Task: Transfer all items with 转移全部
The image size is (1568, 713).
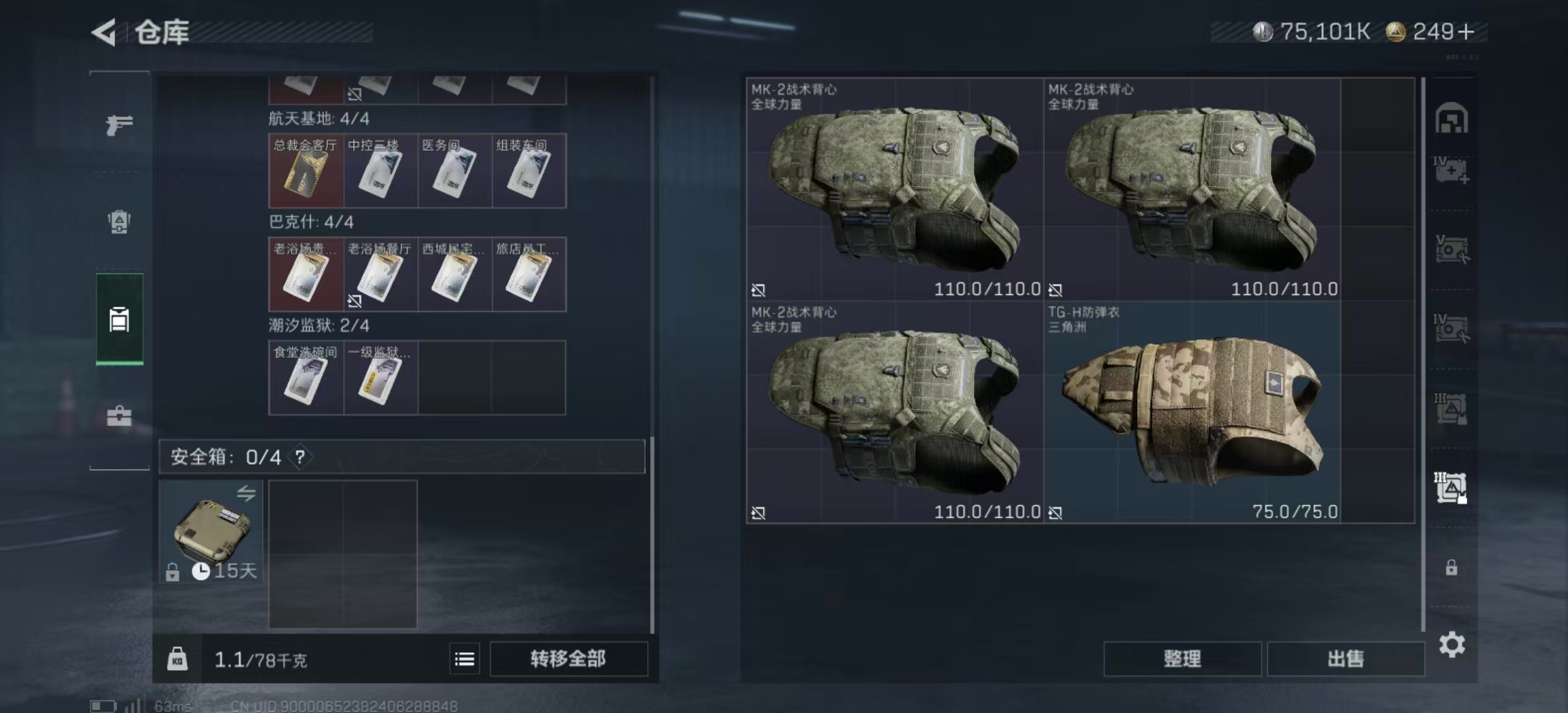Action: [568, 659]
